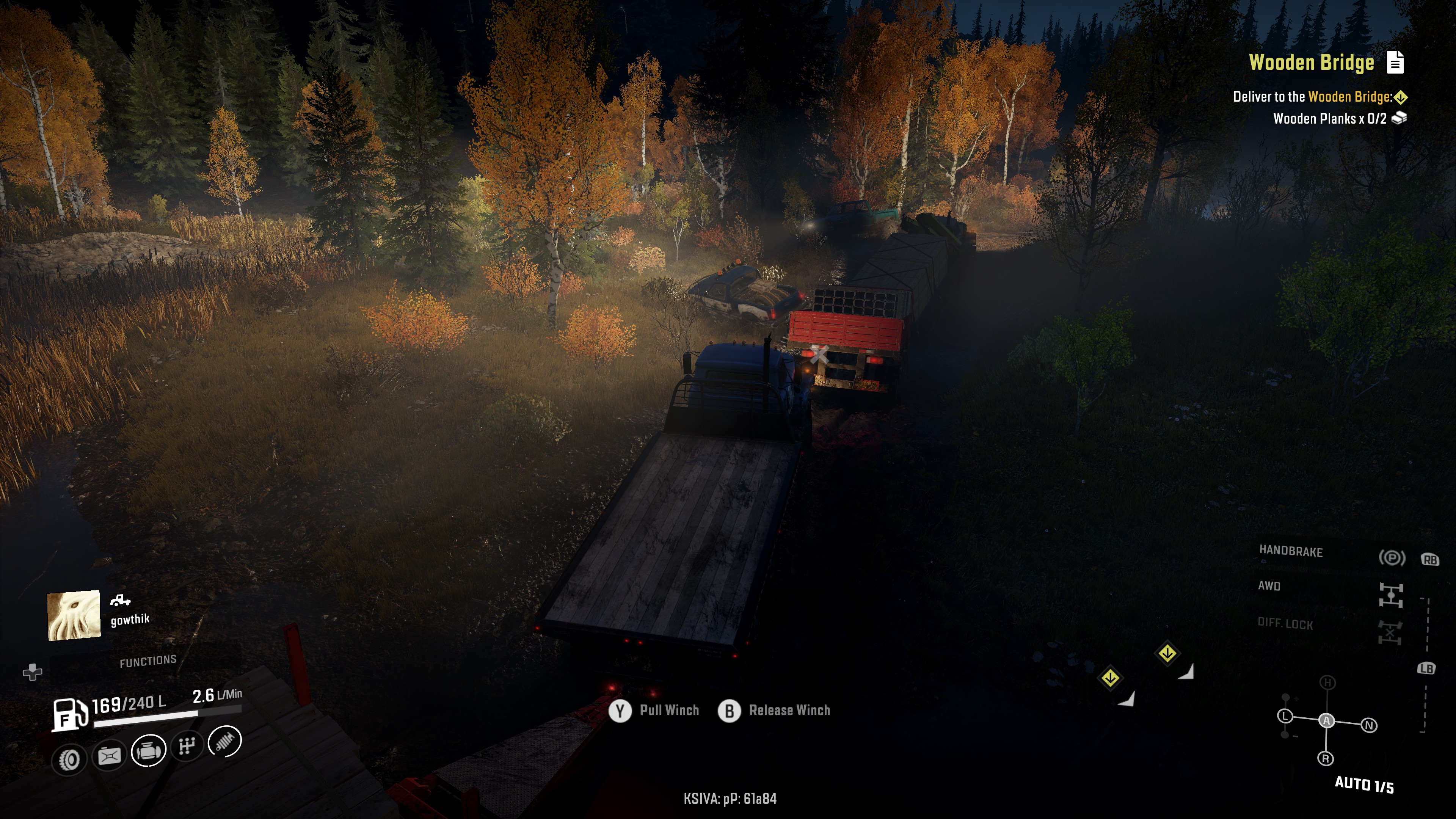Check the wheels damage status icon
Image resolution: width=1456 pixels, height=819 pixels.
pyautogui.click(x=69, y=759)
